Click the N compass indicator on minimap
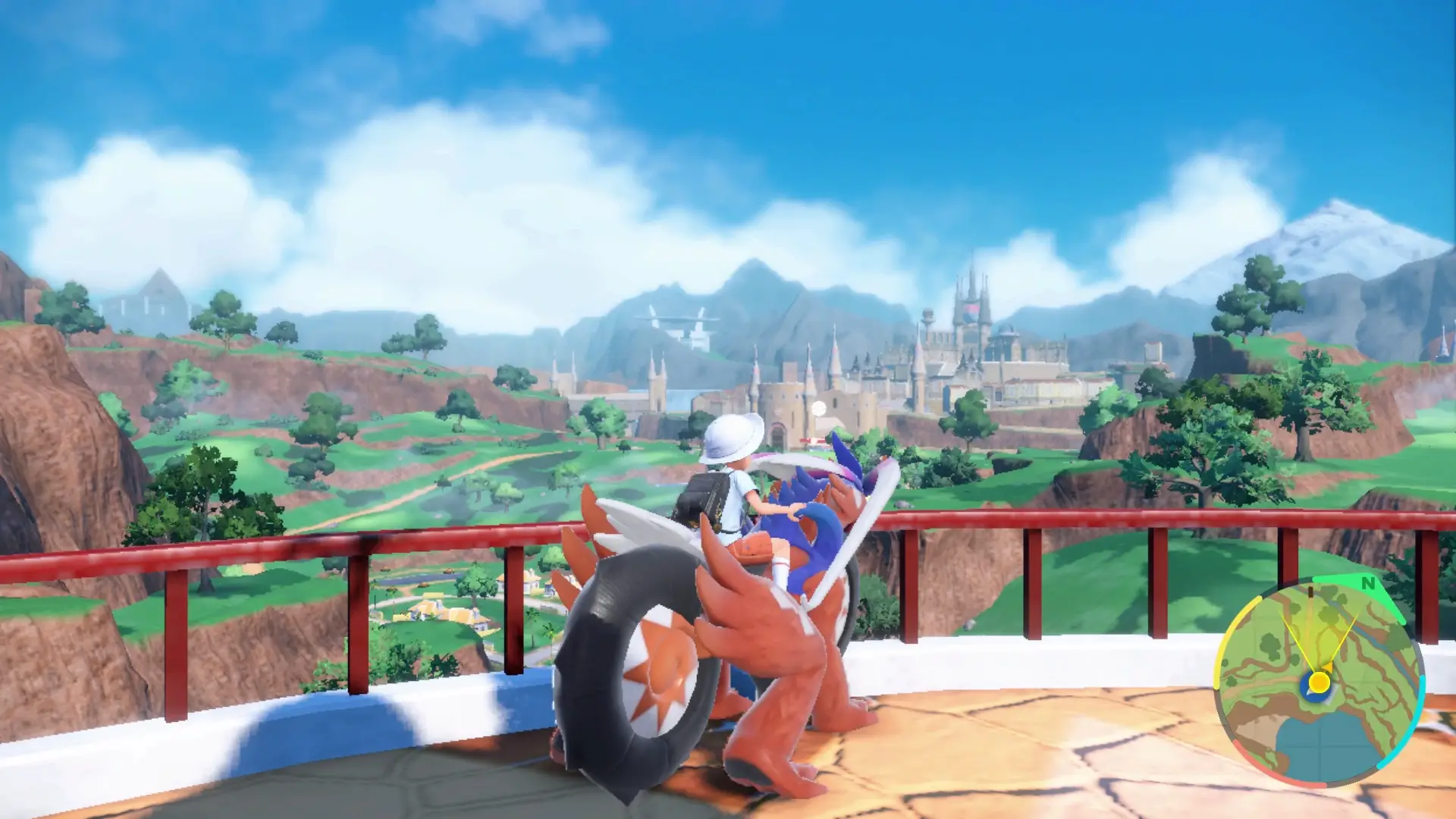This screenshot has height=819, width=1456. (1370, 582)
